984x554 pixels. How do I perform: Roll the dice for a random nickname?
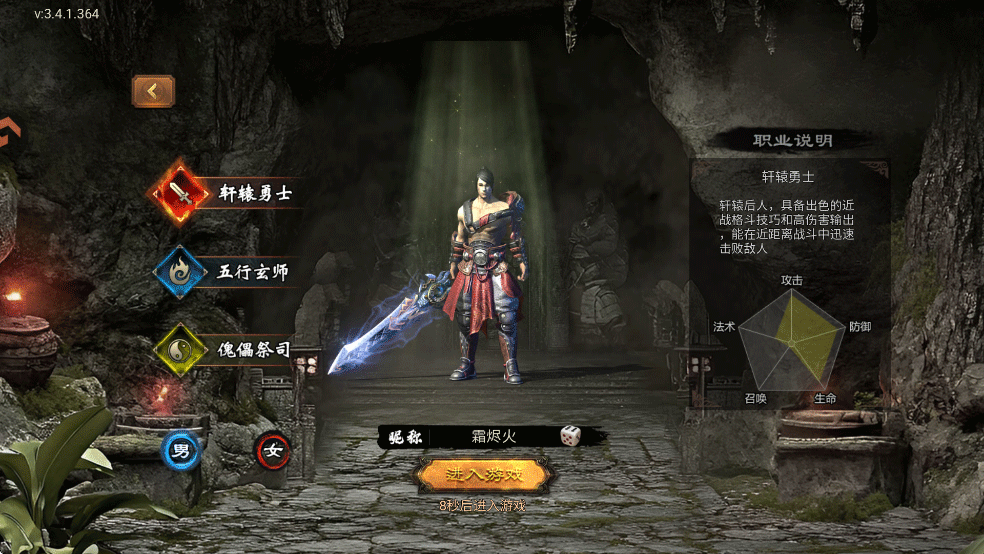(x=570, y=436)
